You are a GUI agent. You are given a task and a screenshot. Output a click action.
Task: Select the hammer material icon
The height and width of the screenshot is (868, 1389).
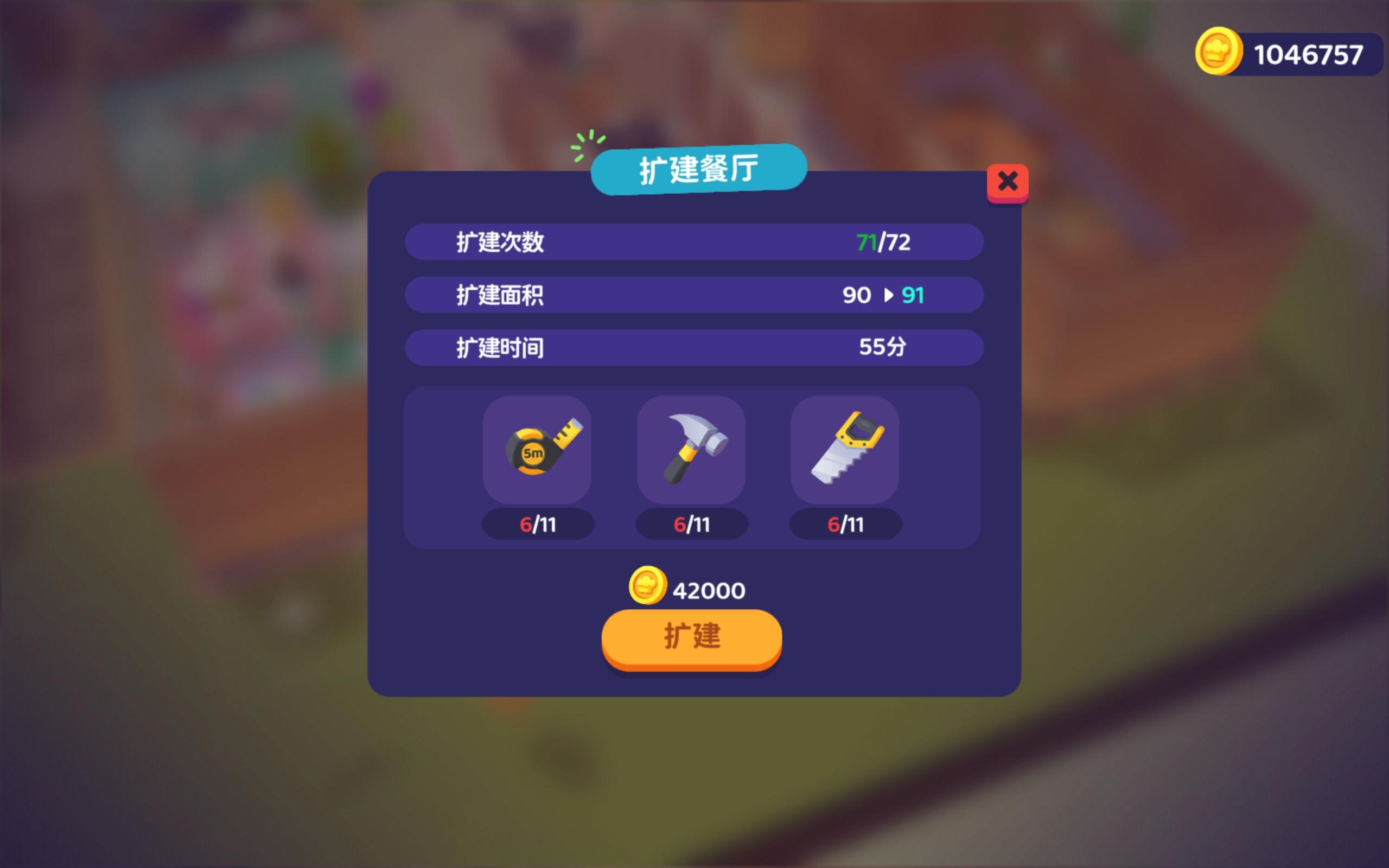(691, 451)
